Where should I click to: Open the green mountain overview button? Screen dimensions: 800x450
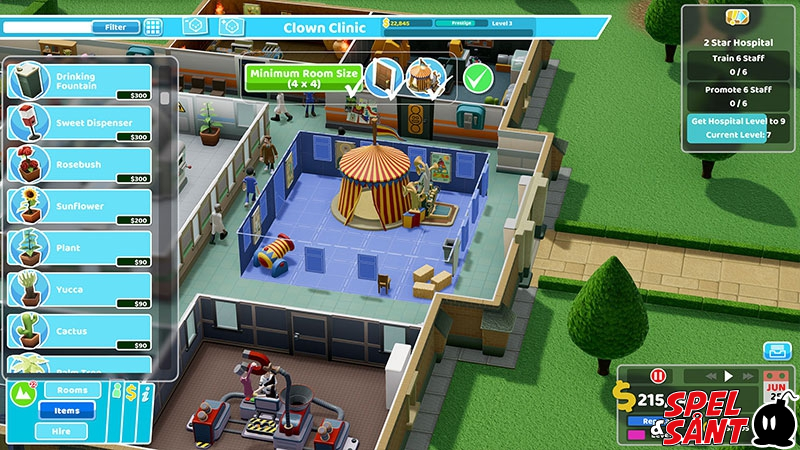(22, 395)
